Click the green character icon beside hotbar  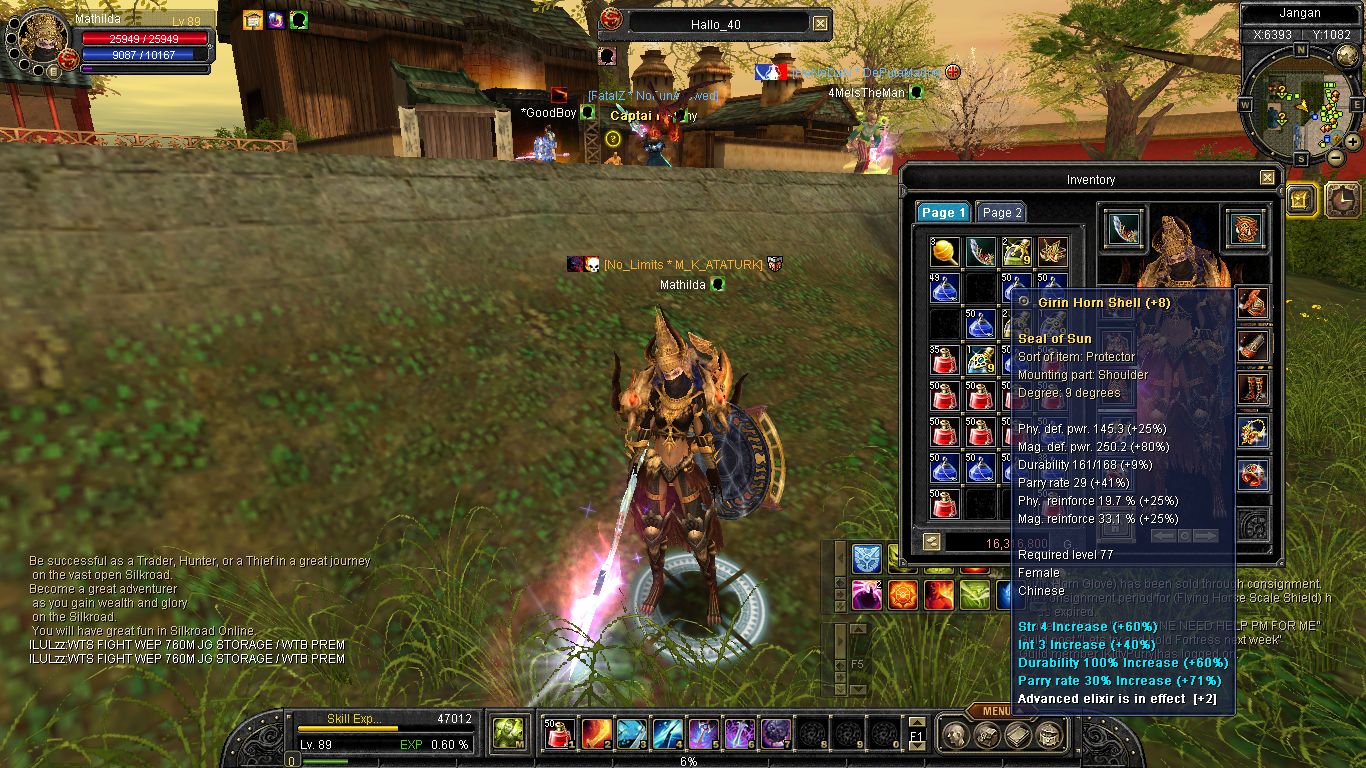[509, 735]
